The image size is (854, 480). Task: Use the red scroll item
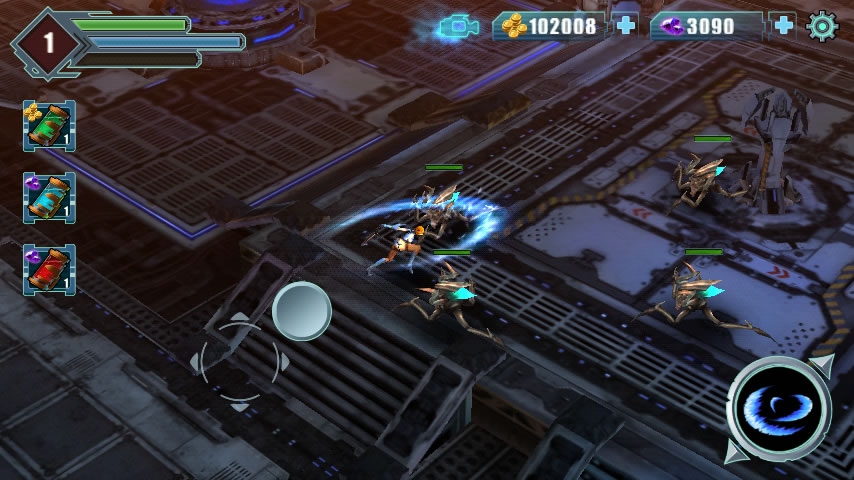[49, 269]
